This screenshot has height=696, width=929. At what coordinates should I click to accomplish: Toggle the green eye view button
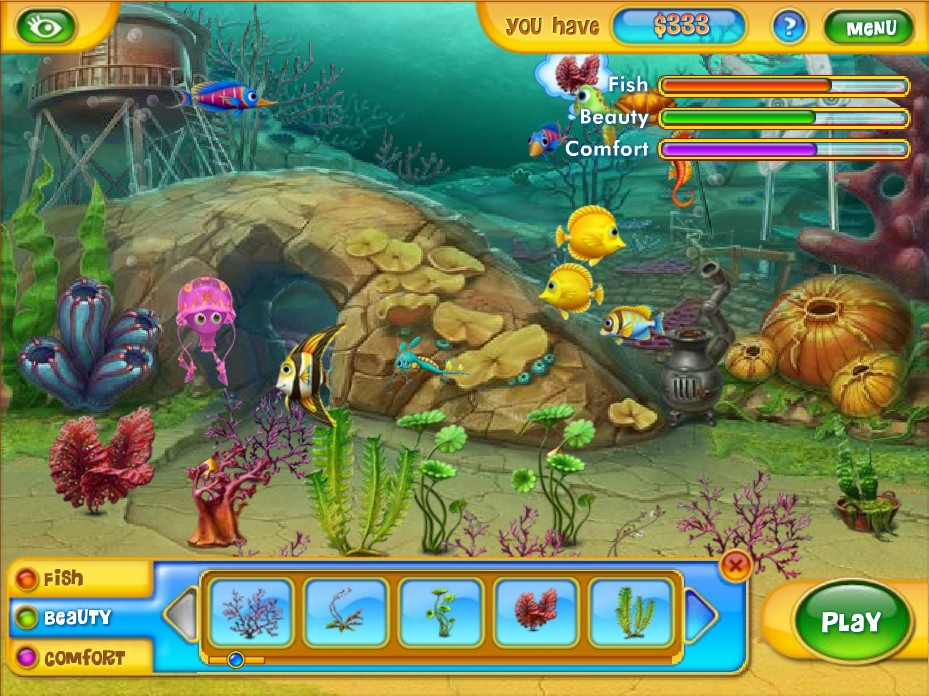click(45, 25)
